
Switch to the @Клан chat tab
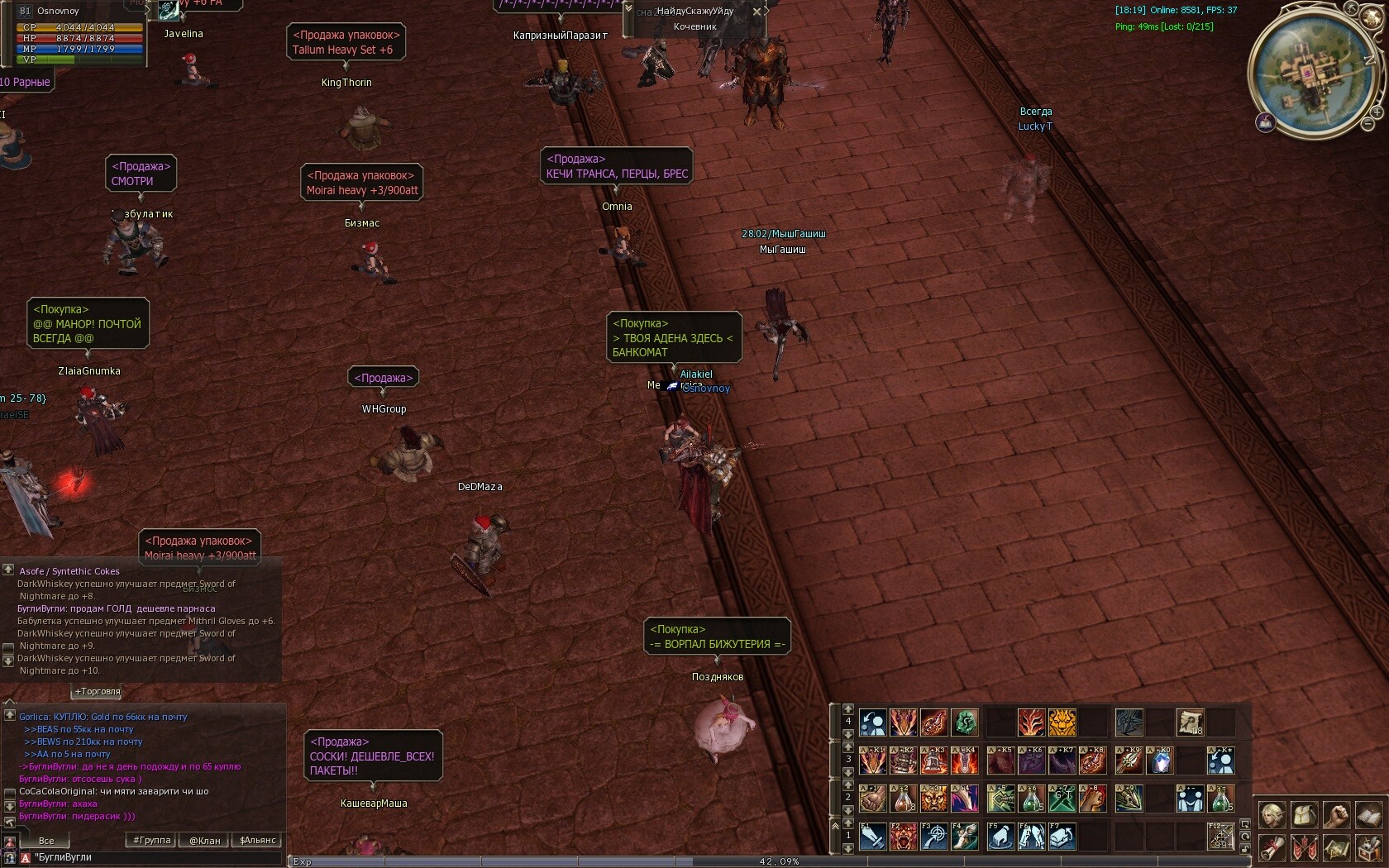pyautogui.click(x=205, y=841)
